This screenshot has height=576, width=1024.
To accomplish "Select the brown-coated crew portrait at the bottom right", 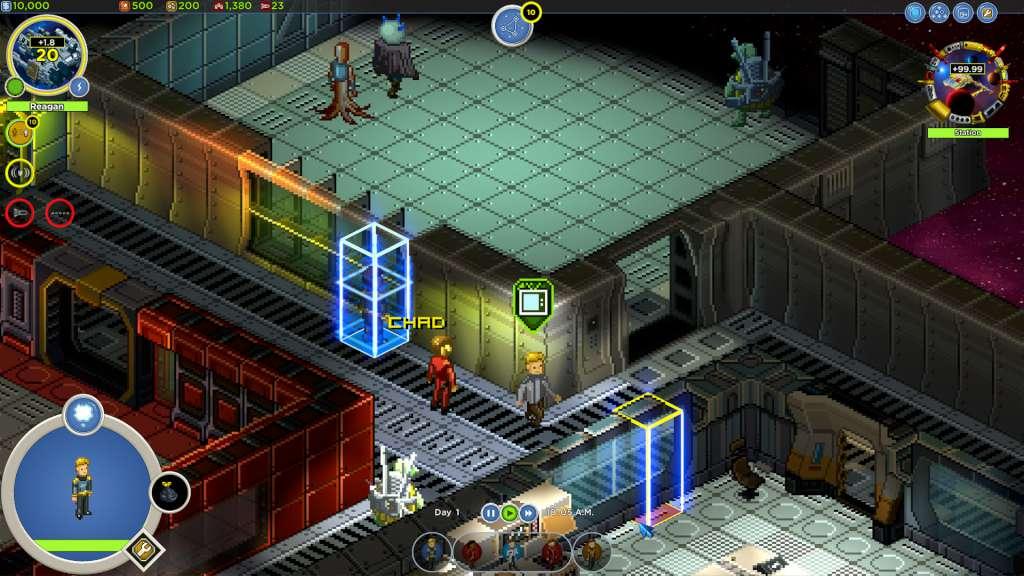I will click(591, 550).
